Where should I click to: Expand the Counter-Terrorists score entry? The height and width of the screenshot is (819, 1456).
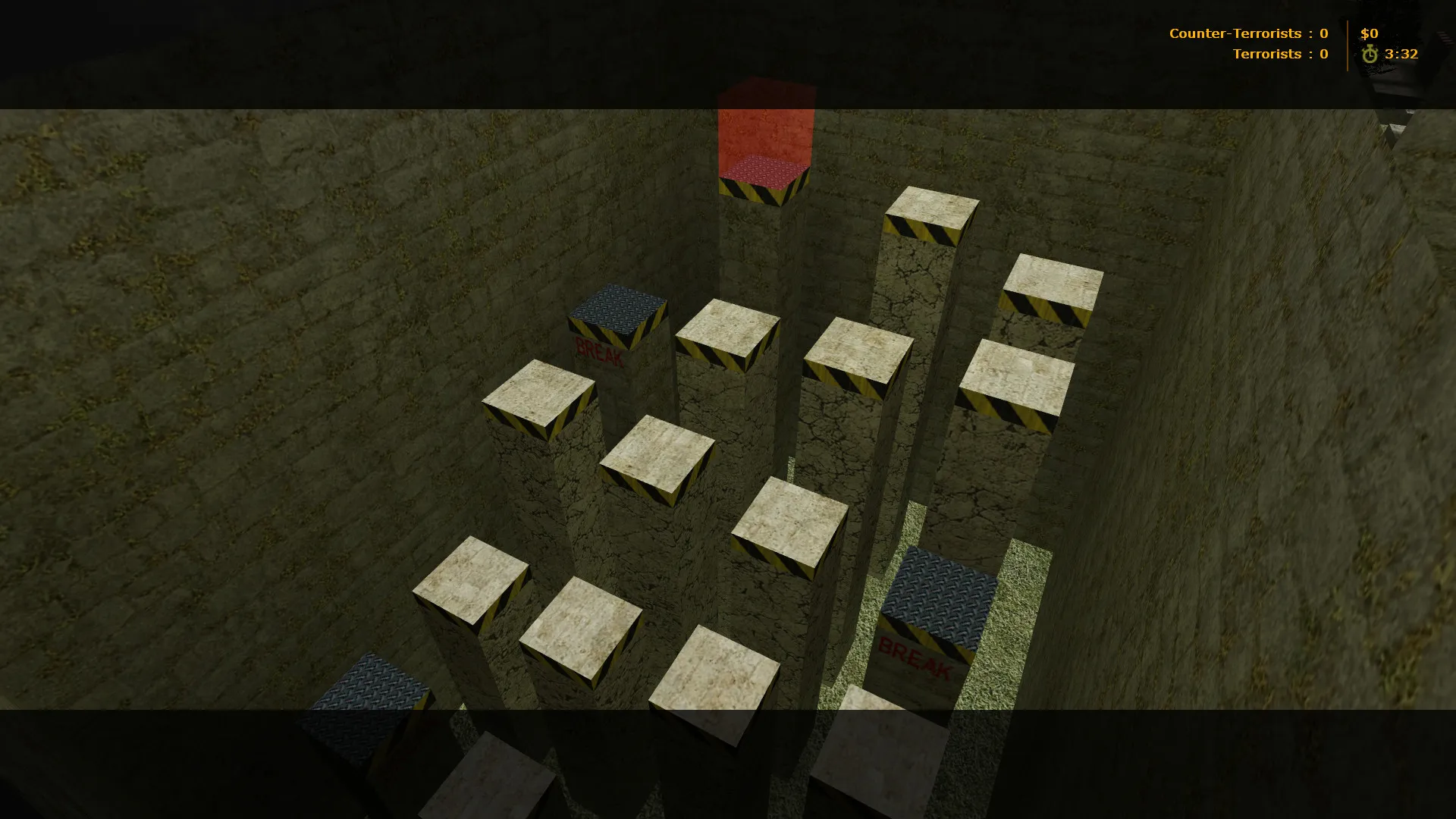(1244, 33)
